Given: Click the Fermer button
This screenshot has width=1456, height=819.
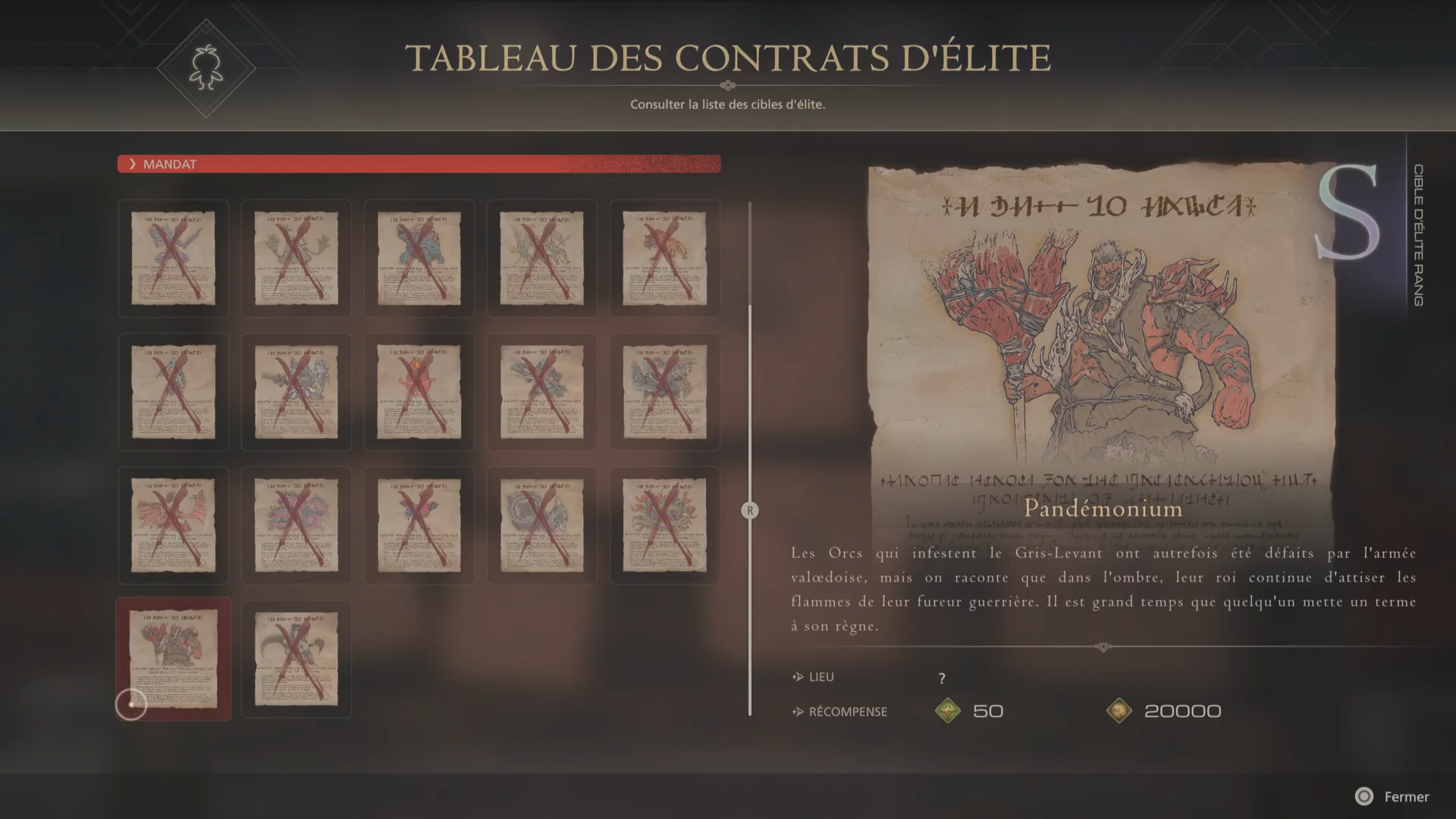Looking at the screenshot, I should 1407,797.
